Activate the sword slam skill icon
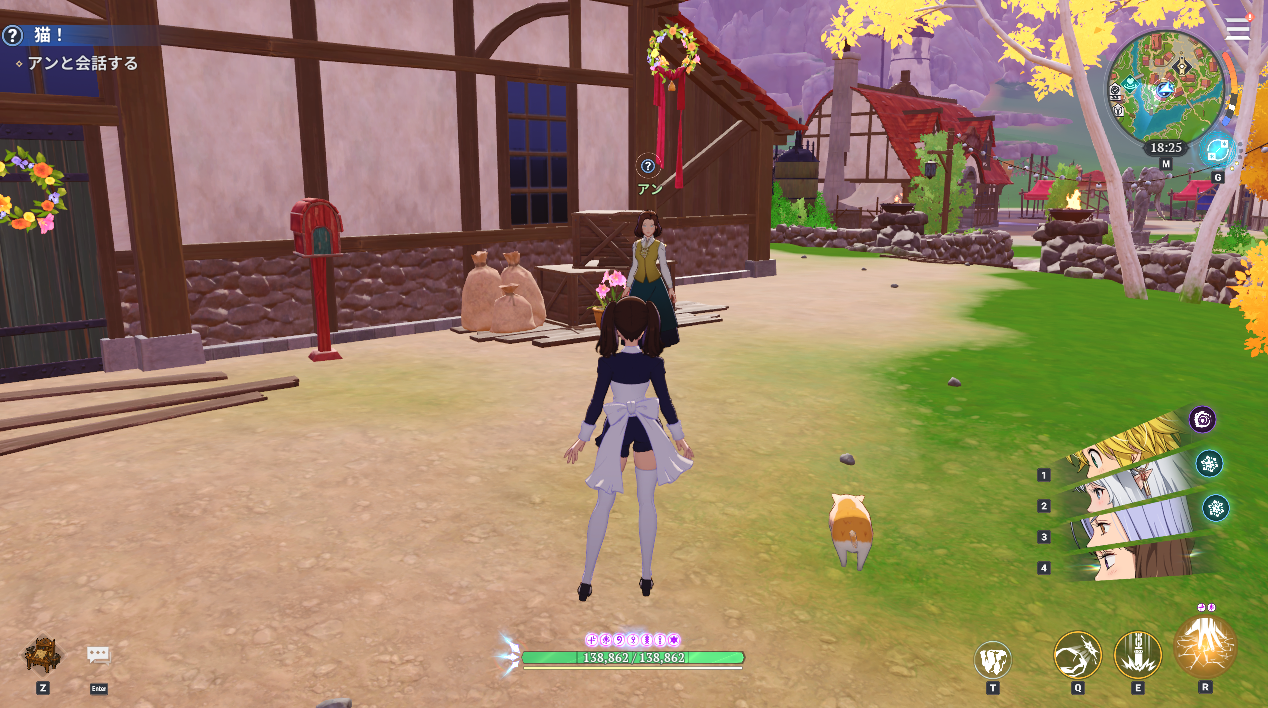The height and width of the screenshot is (708, 1268). coord(1138,655)
